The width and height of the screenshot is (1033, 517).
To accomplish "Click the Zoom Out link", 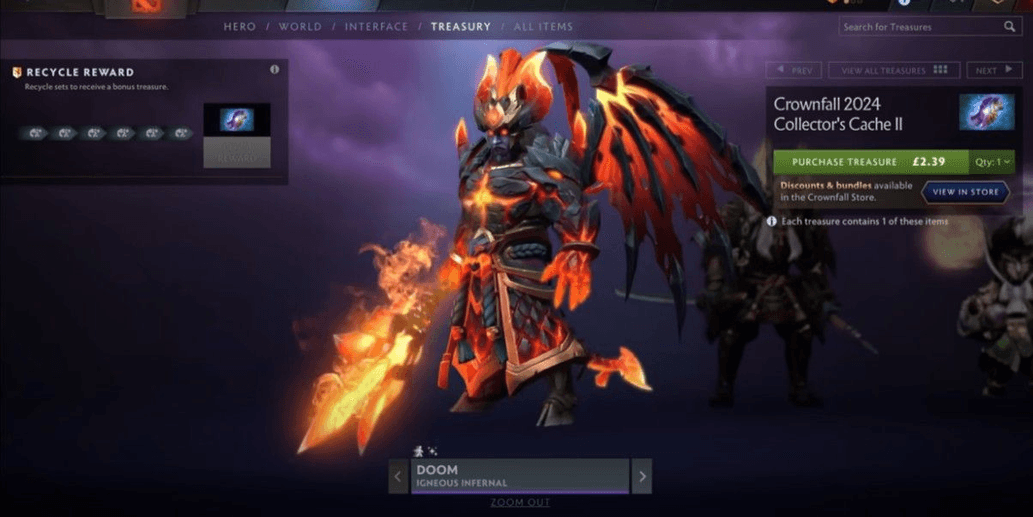I will point(520,502).
